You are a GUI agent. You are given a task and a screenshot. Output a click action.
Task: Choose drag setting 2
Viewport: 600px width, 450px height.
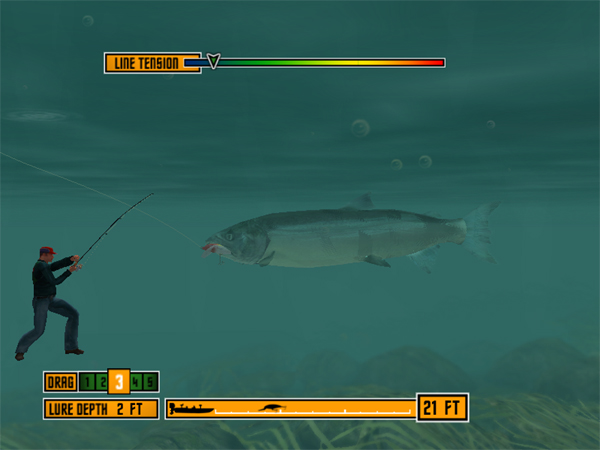pos(101,381)
